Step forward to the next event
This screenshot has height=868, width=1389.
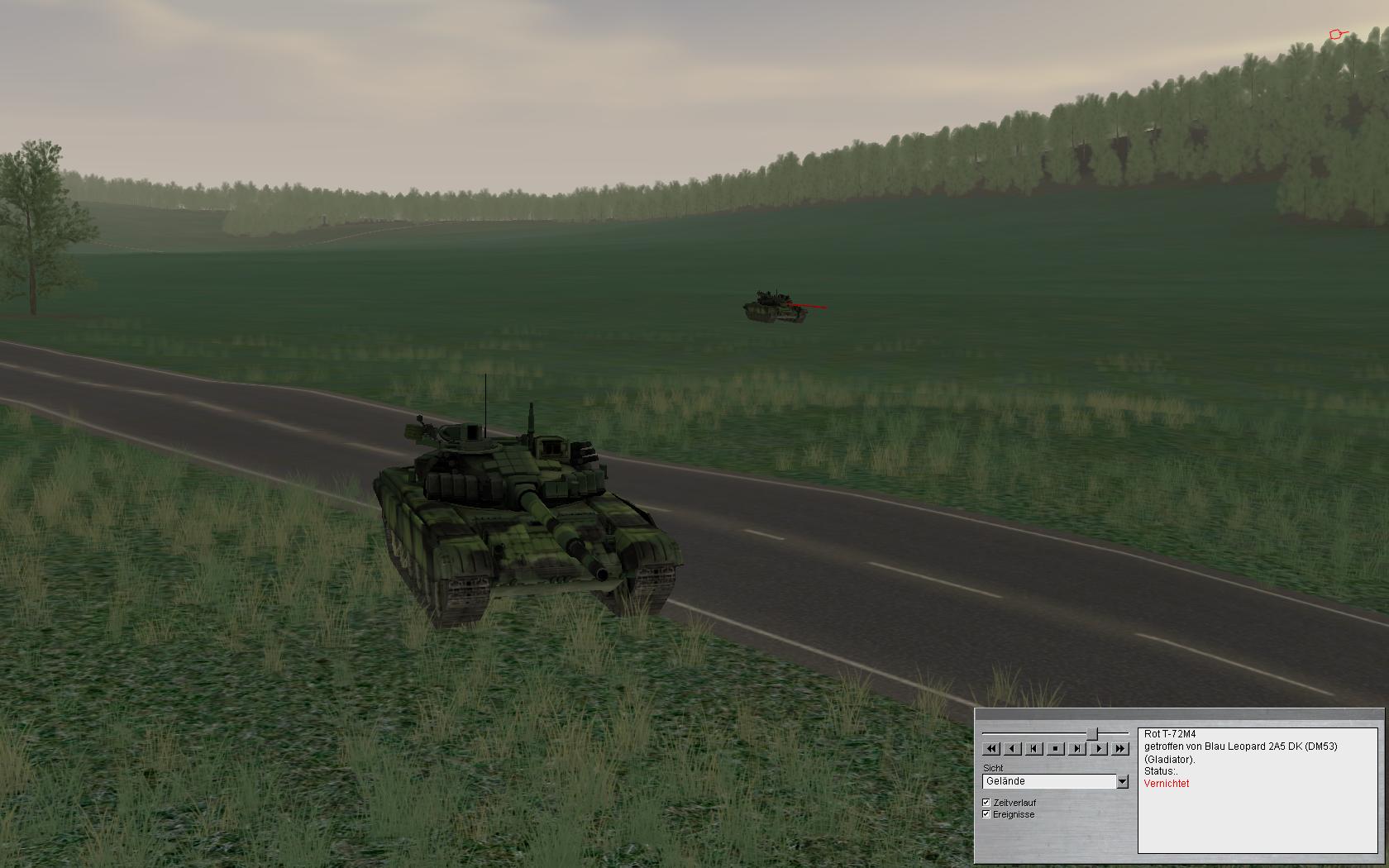1076,749
